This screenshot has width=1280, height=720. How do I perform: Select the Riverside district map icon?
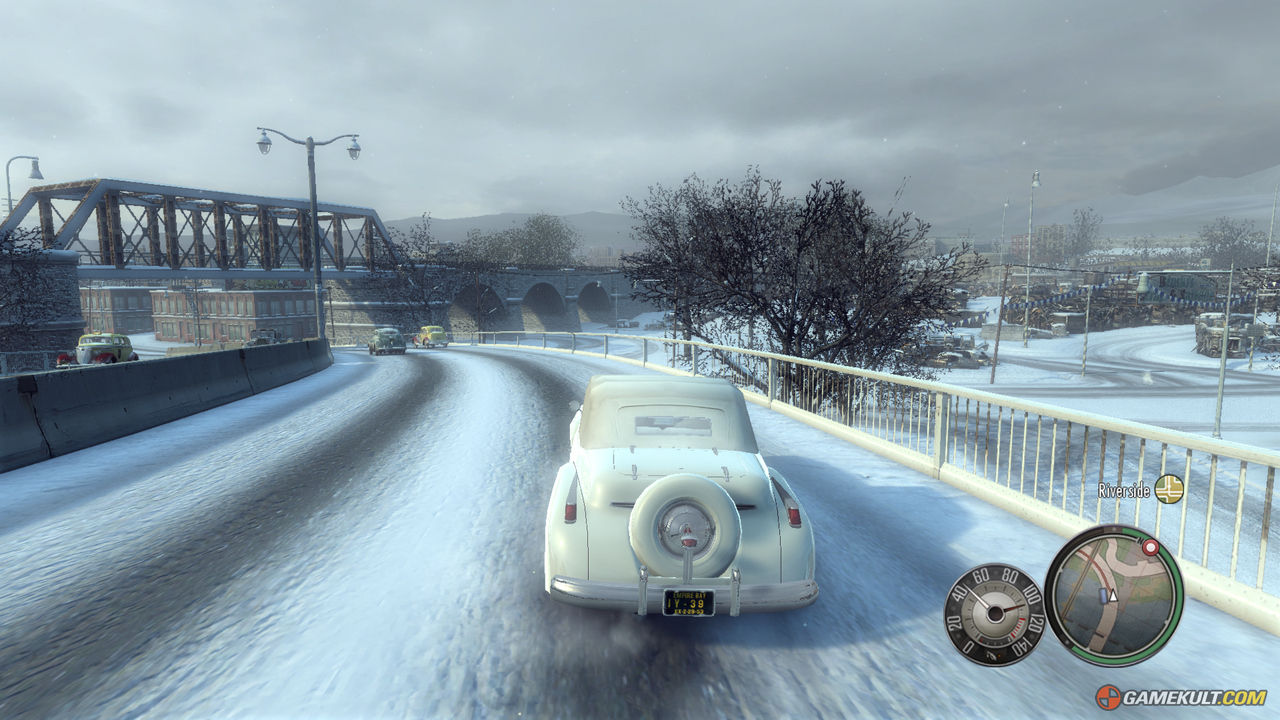coord(1168,489)
